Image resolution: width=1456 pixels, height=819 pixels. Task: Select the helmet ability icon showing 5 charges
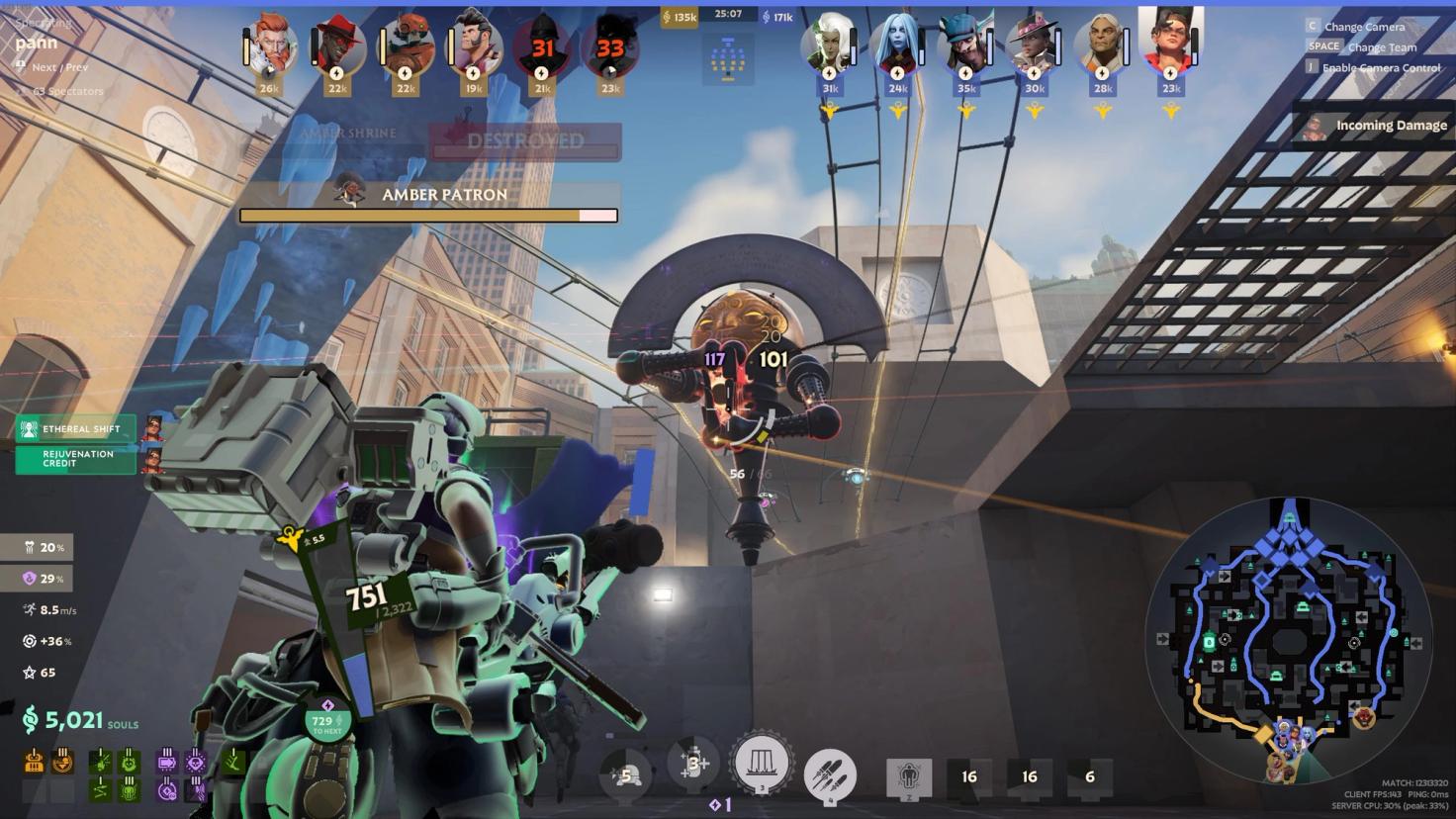point(626,773)
